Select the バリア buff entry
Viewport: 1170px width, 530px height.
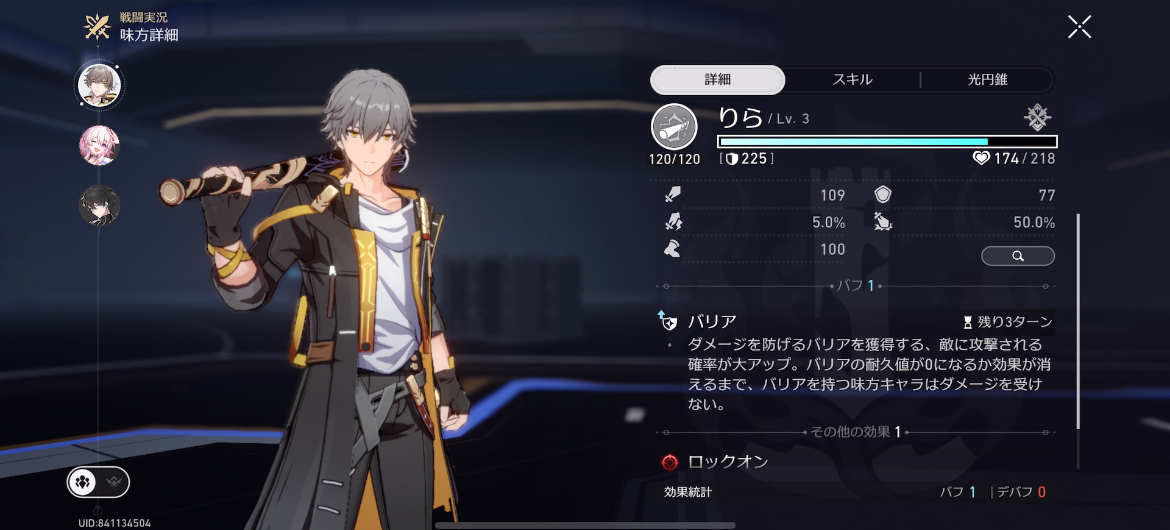point(712,322)
